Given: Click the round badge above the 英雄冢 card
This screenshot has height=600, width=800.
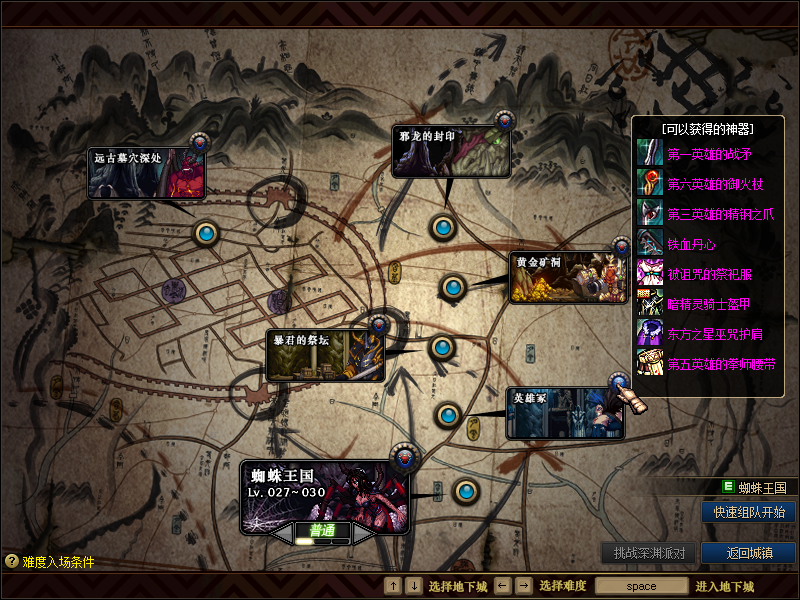Looking at the screenshot, I should [x=619, y=382].
